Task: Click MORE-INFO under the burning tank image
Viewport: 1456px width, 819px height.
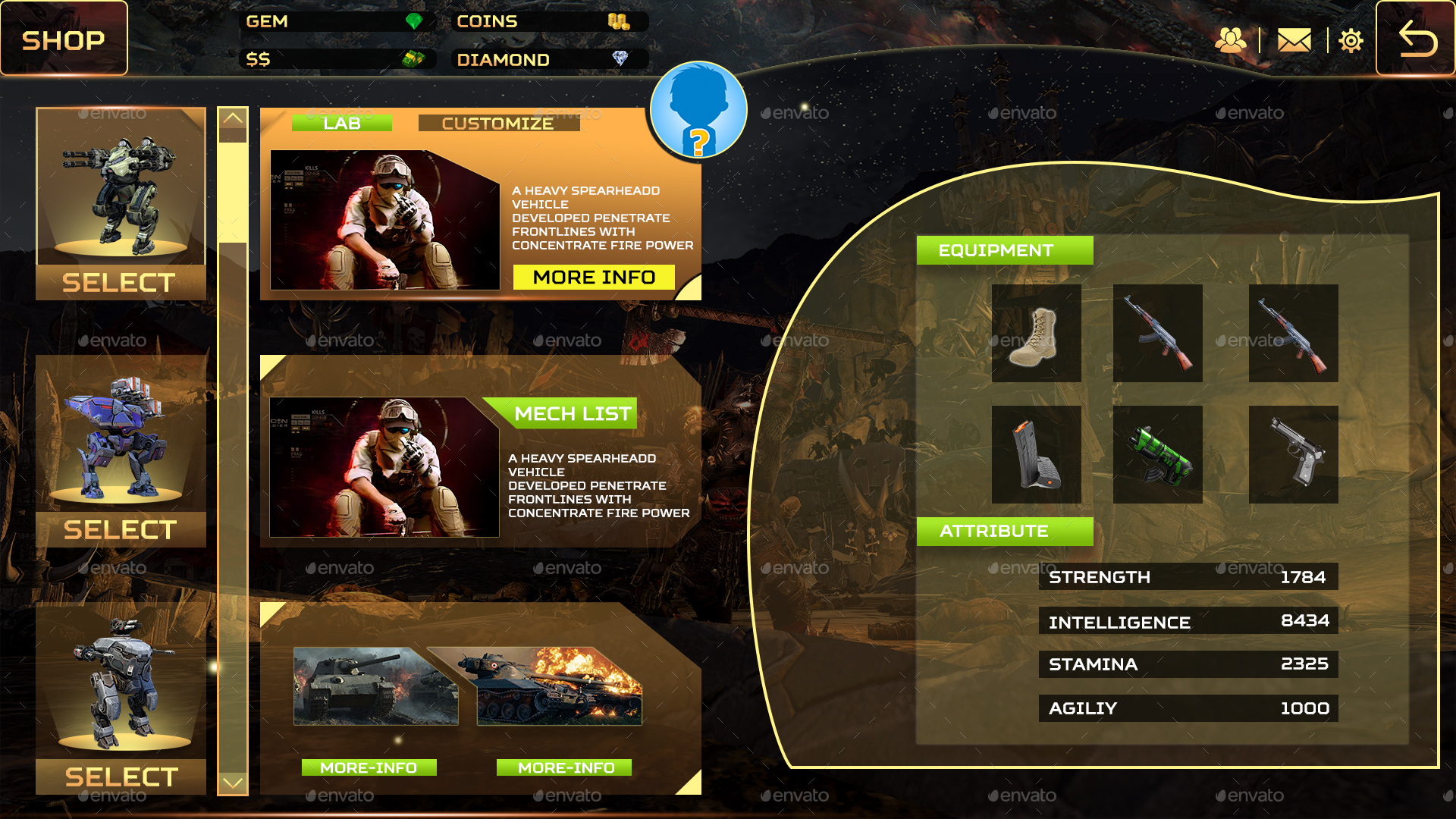Action: [x=562, y=767]
